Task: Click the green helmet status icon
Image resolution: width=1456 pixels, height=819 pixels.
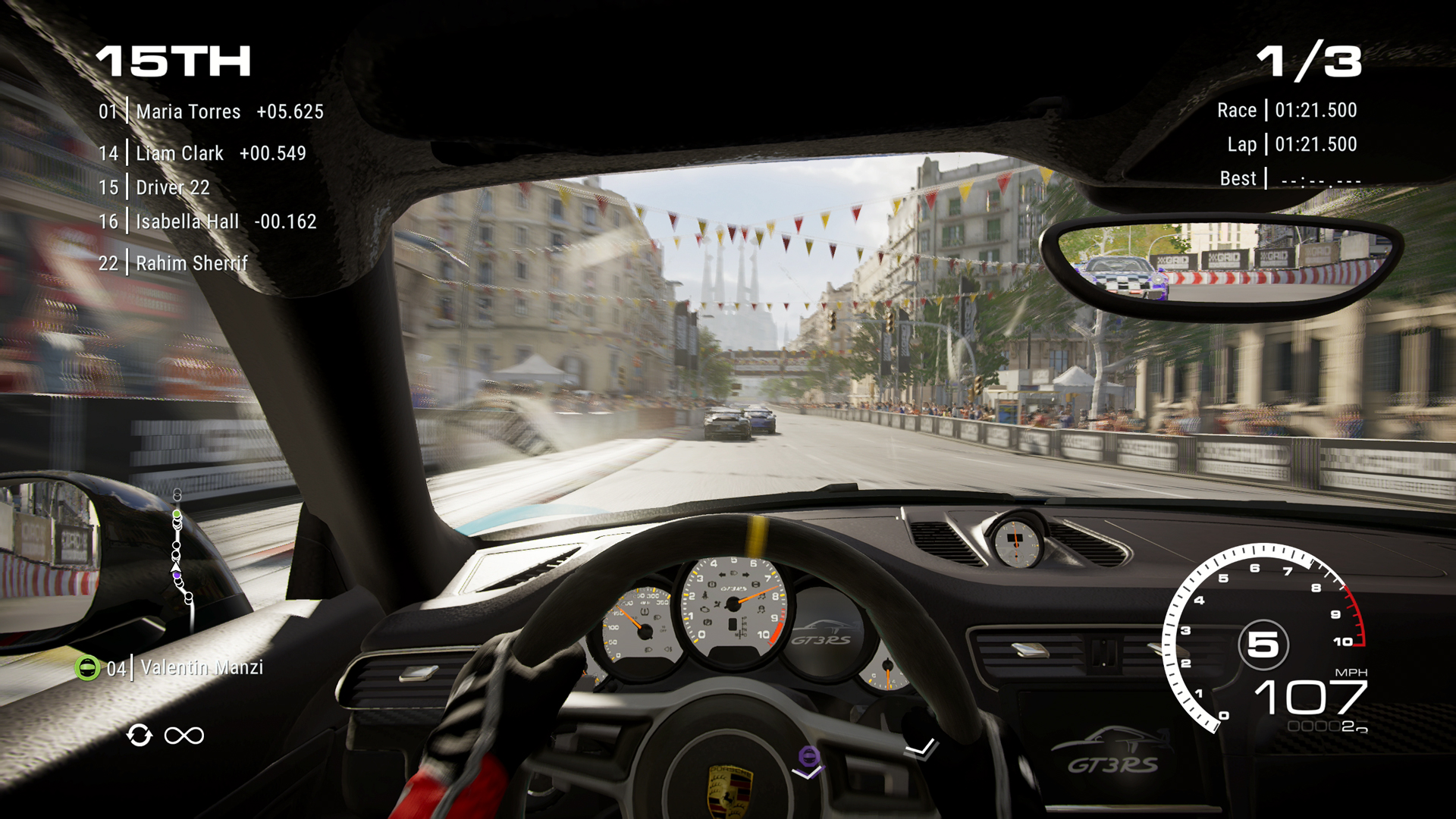Action: (x=89, y=668)
